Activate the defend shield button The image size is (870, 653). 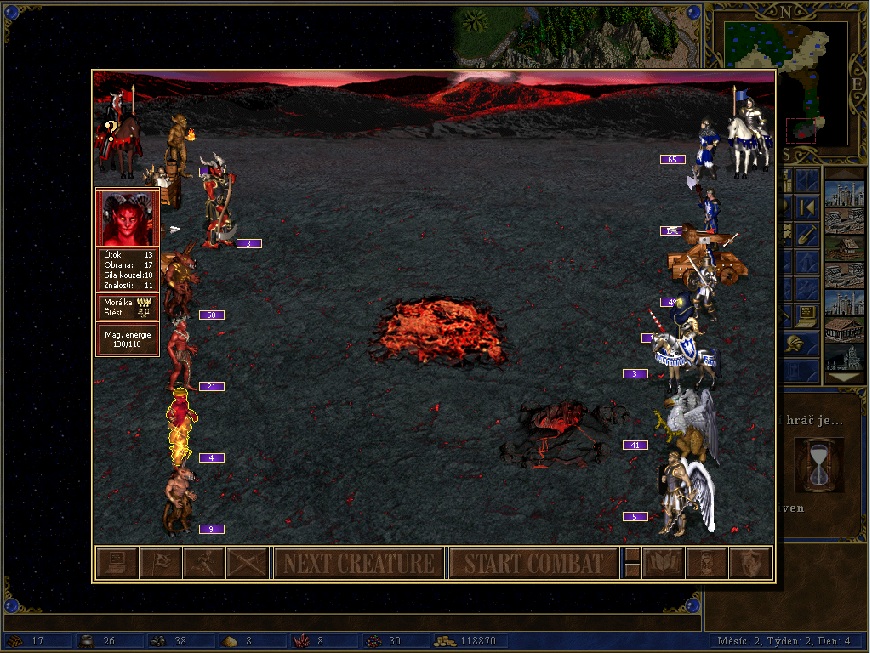[750, 563]
